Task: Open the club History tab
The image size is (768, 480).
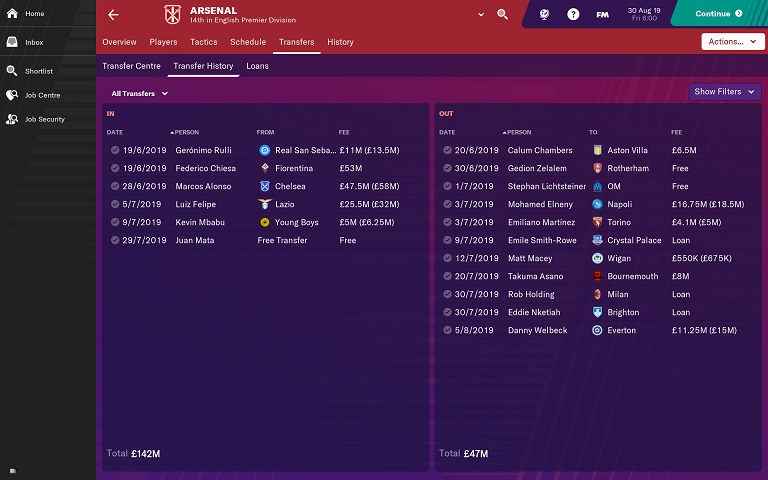Action: pyautogui.click(x=340, y=42)
